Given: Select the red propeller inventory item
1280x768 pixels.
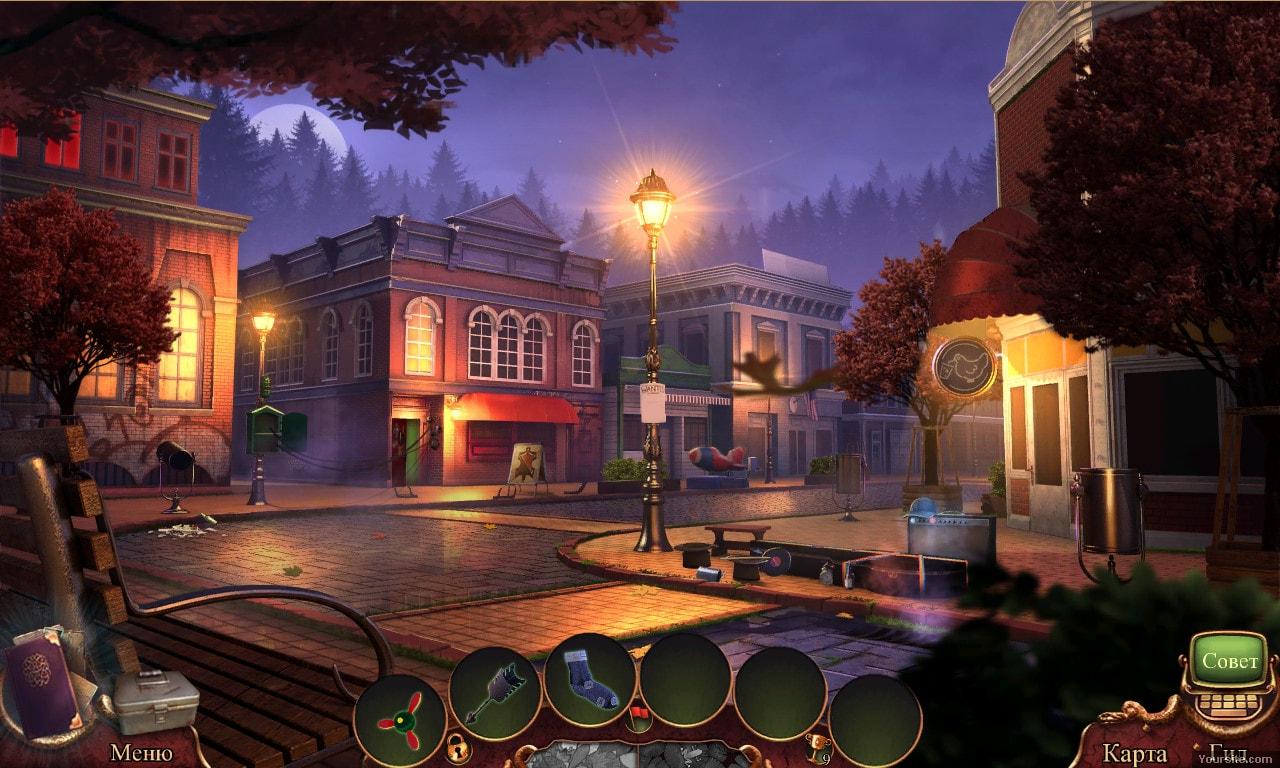Looking at the screenshot, I should coord(400,720).
